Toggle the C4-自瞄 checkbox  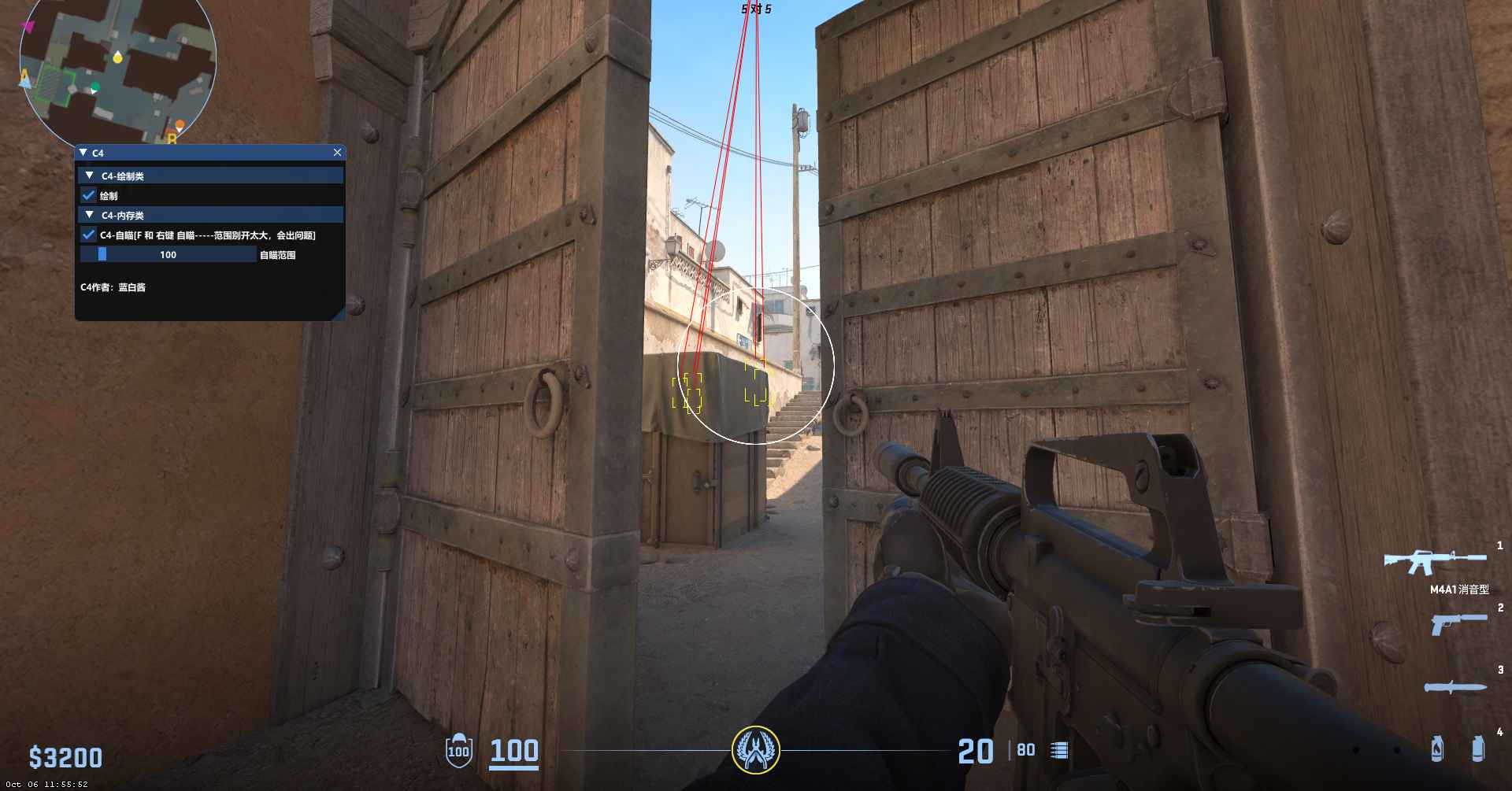coord(89,235)
